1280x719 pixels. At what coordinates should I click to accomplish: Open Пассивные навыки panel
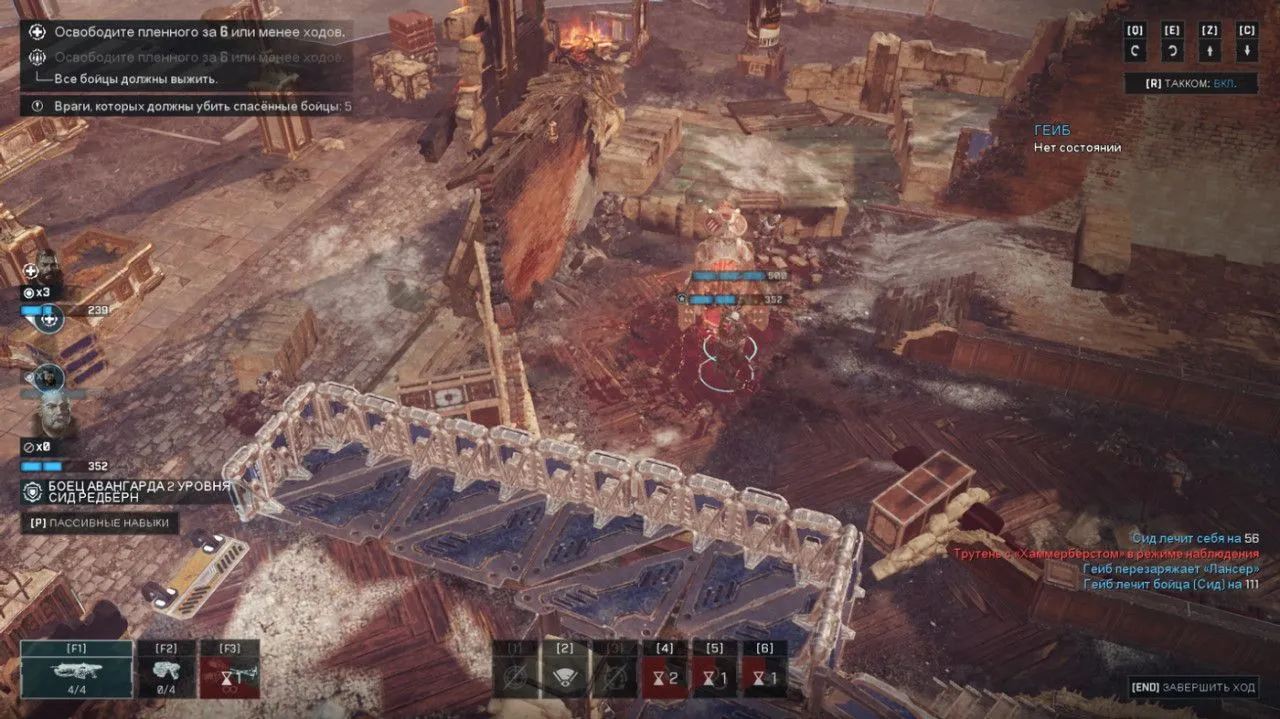click(x=100, y=522)
